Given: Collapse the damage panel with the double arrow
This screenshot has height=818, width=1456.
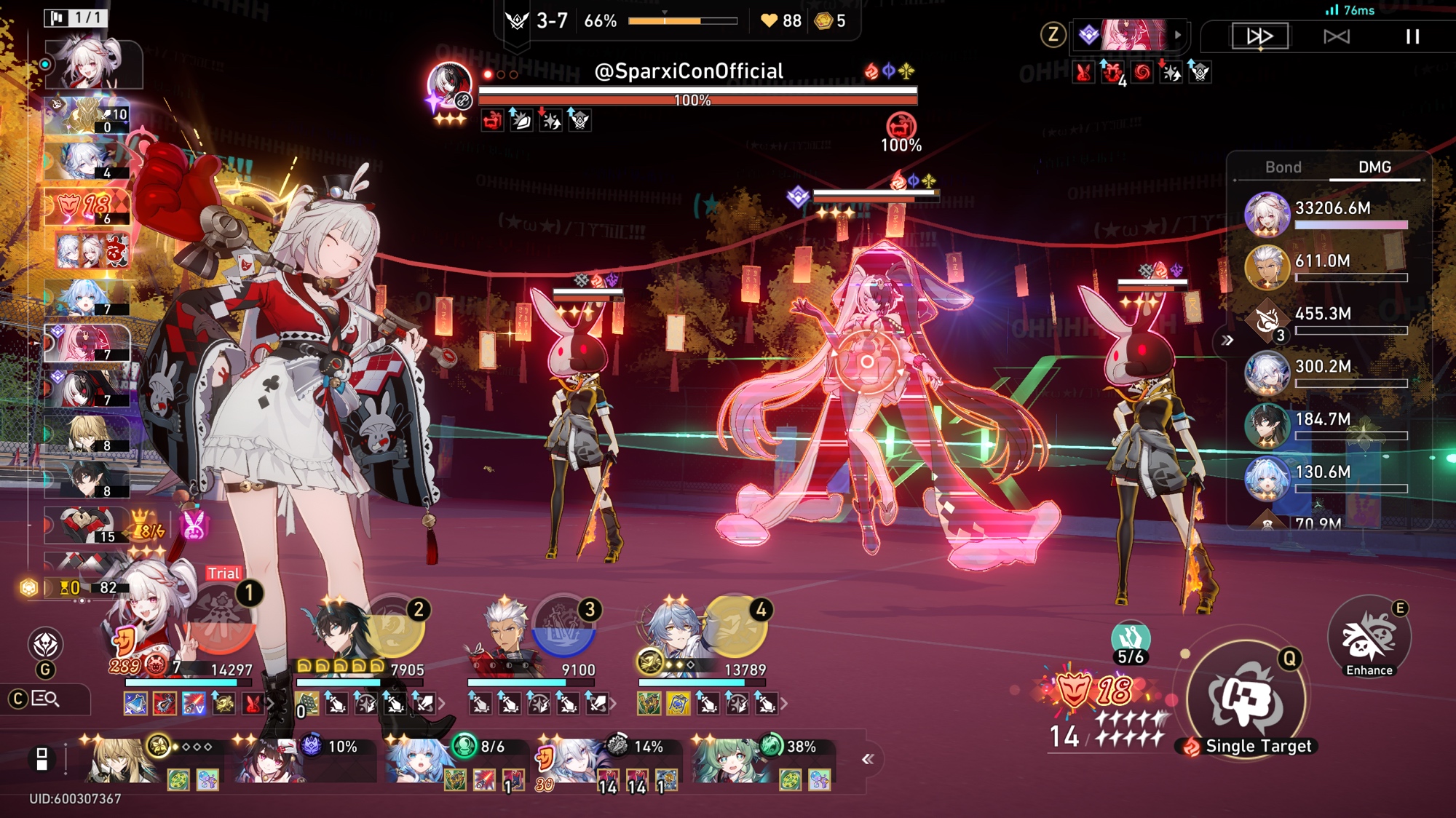Looking at the screenshot, I should [x=1227, y=341].
